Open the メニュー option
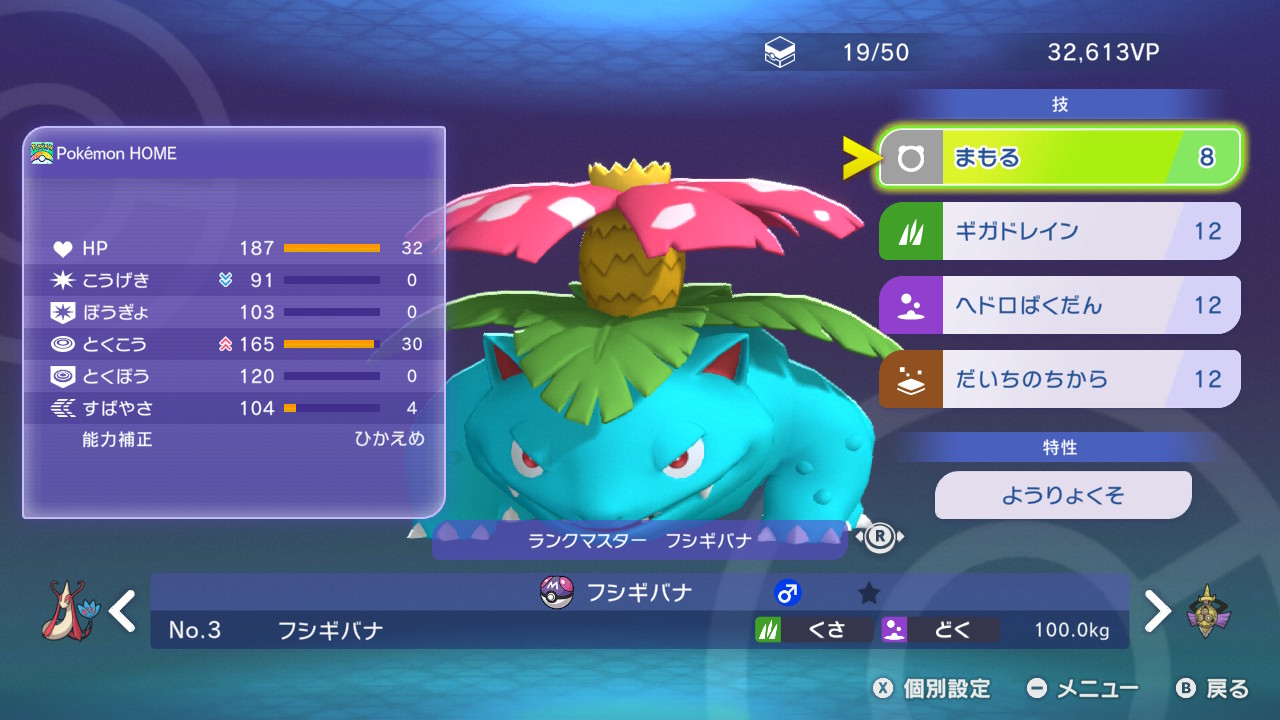The width and height of the screenshot is (1280, 720). click(x=1083, y=688)
